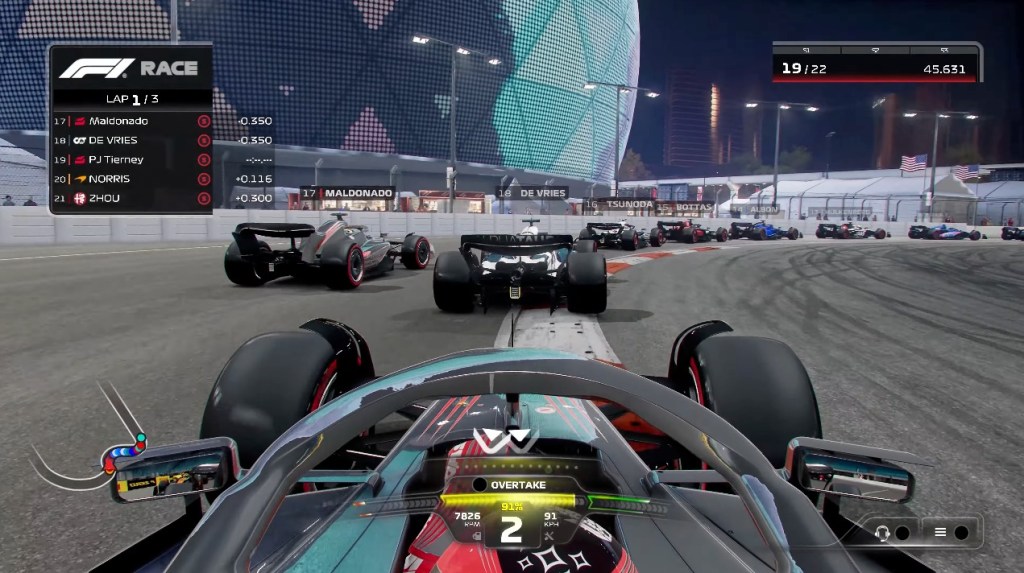
Task: Select Norris in the timing tower
Action: pyautogui.click(x=131, y=178)
